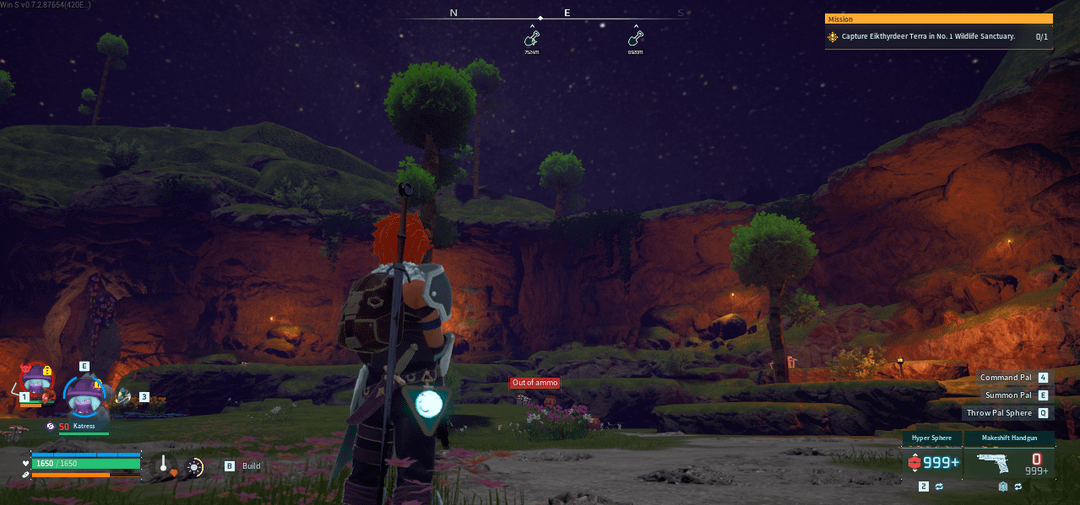Click the active Katress pal portrait
This screenshot has width=1080, height=505.
pos(82,396)
